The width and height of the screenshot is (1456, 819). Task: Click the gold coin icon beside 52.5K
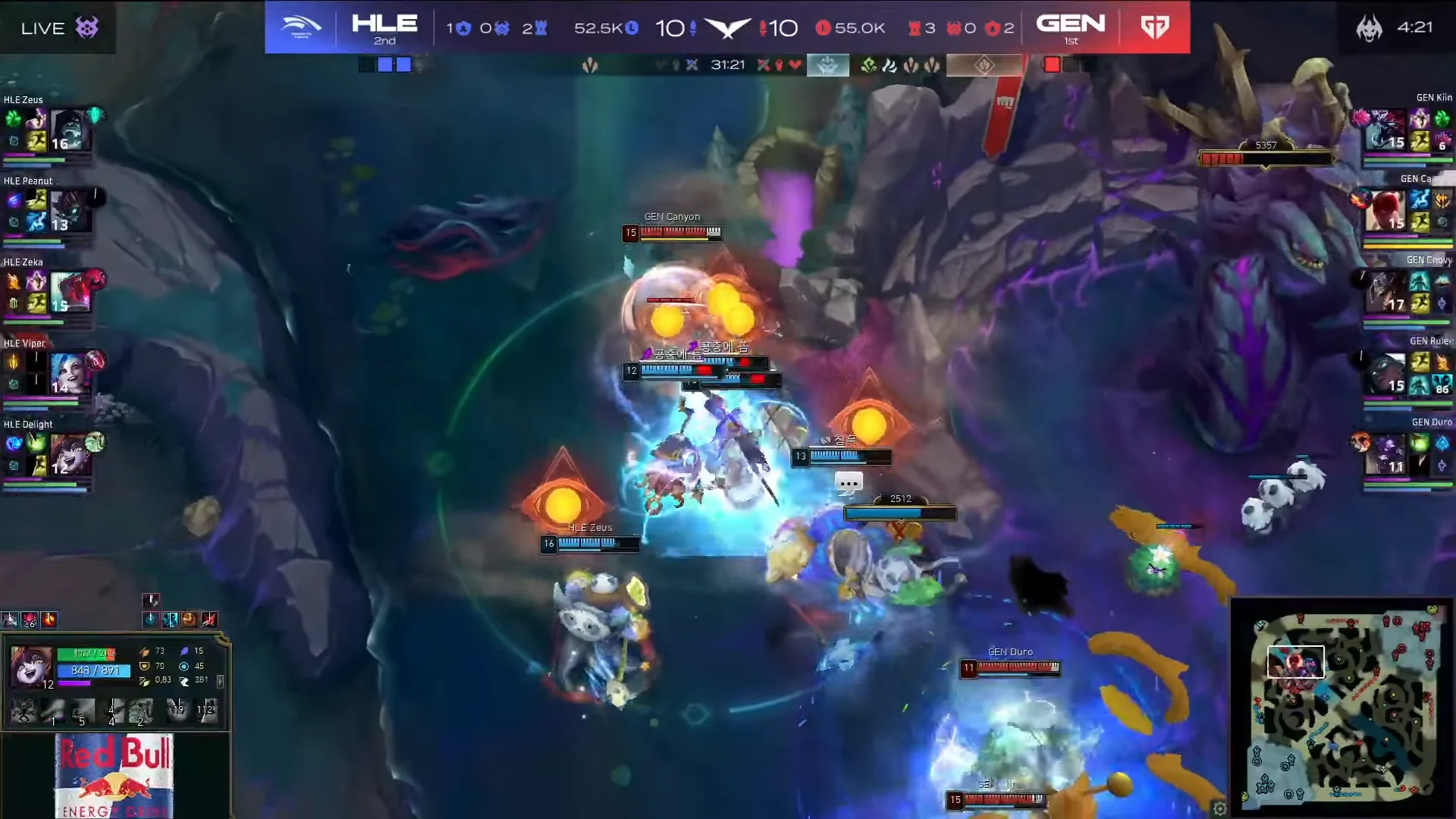pos(630,28)
